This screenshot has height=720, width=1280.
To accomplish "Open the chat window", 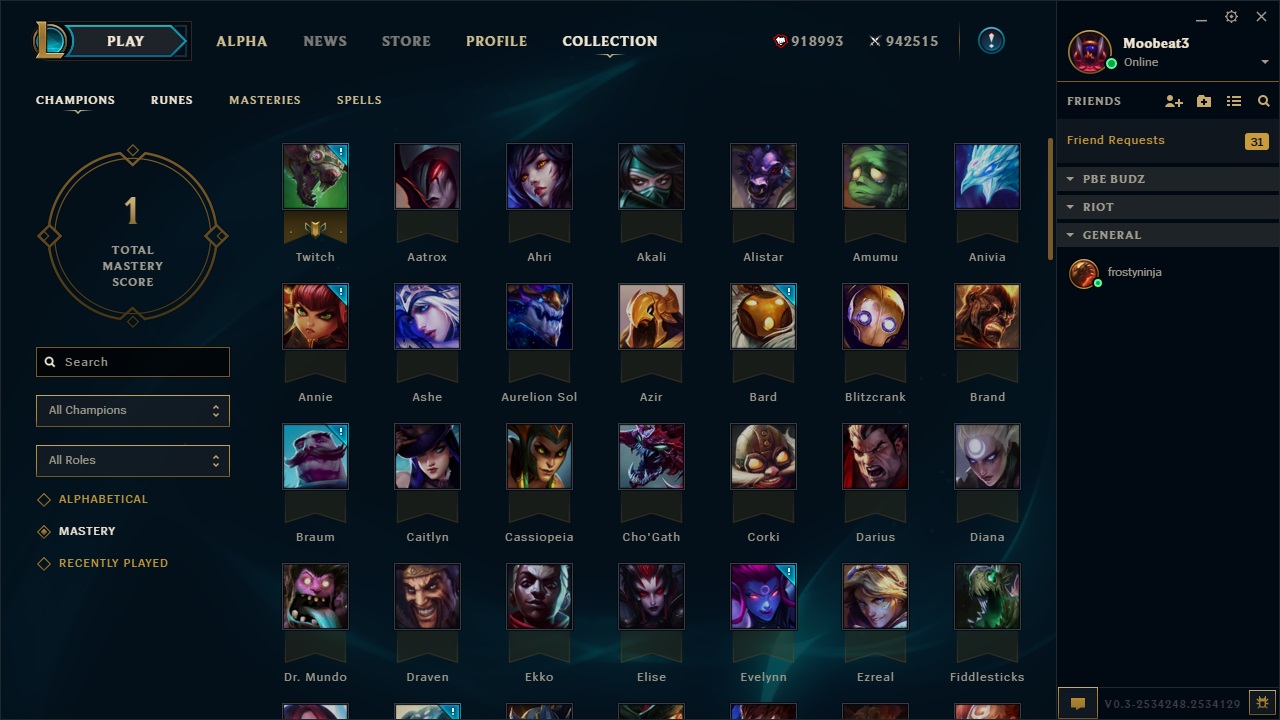I will pos(1078,704).
